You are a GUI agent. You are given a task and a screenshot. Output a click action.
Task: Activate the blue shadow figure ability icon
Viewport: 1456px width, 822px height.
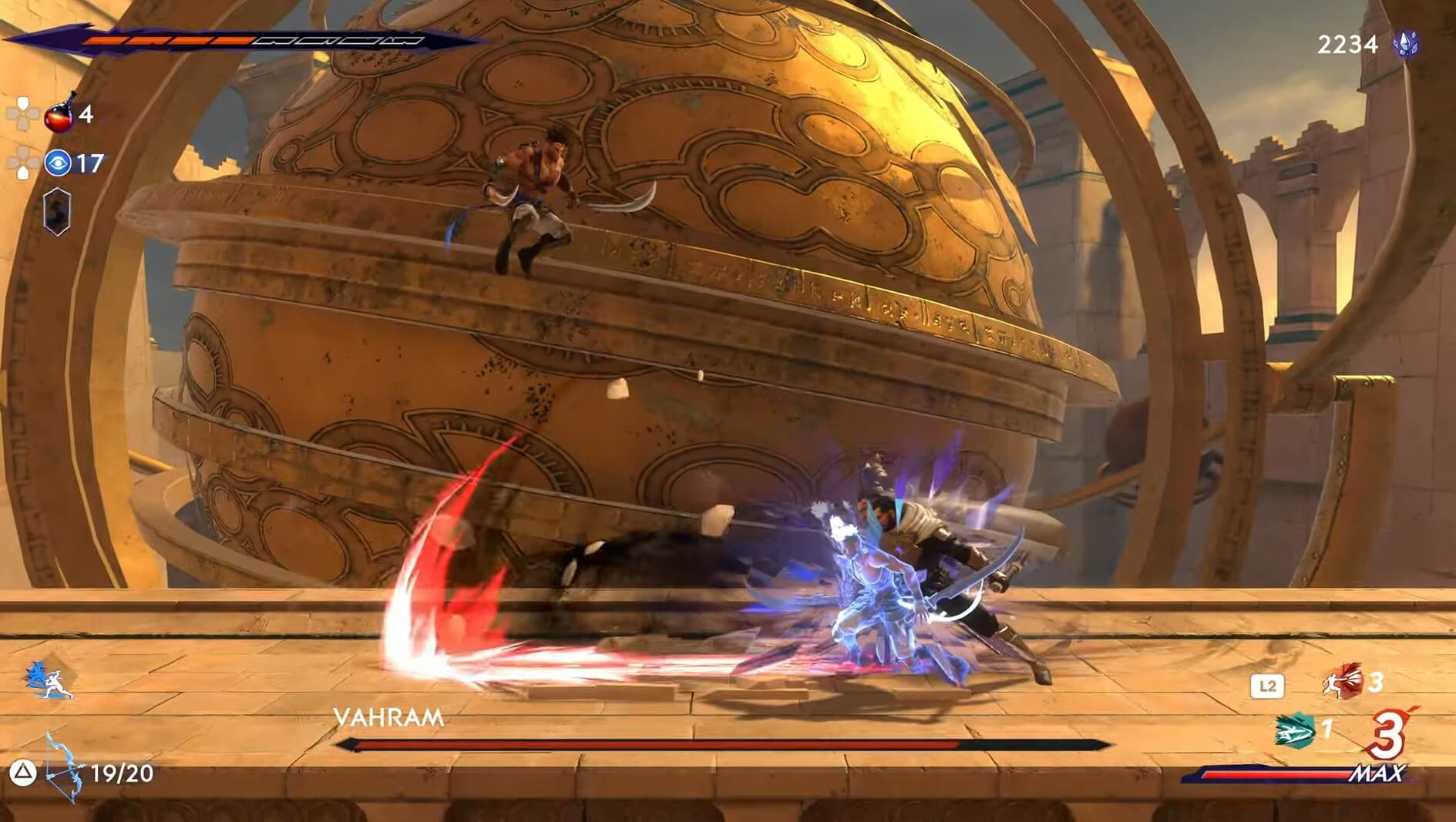point(49,680)
